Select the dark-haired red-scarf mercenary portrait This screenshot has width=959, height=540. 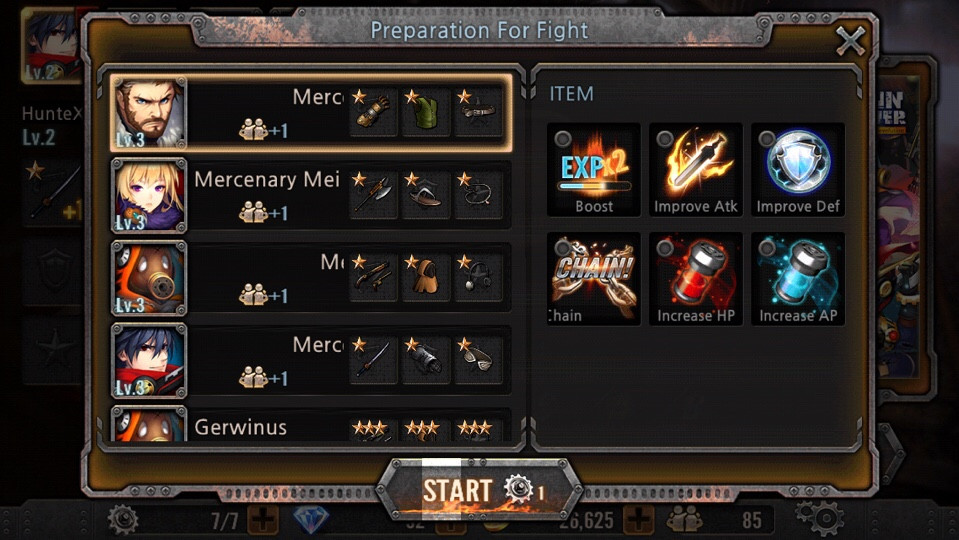[x=149, y=359]
